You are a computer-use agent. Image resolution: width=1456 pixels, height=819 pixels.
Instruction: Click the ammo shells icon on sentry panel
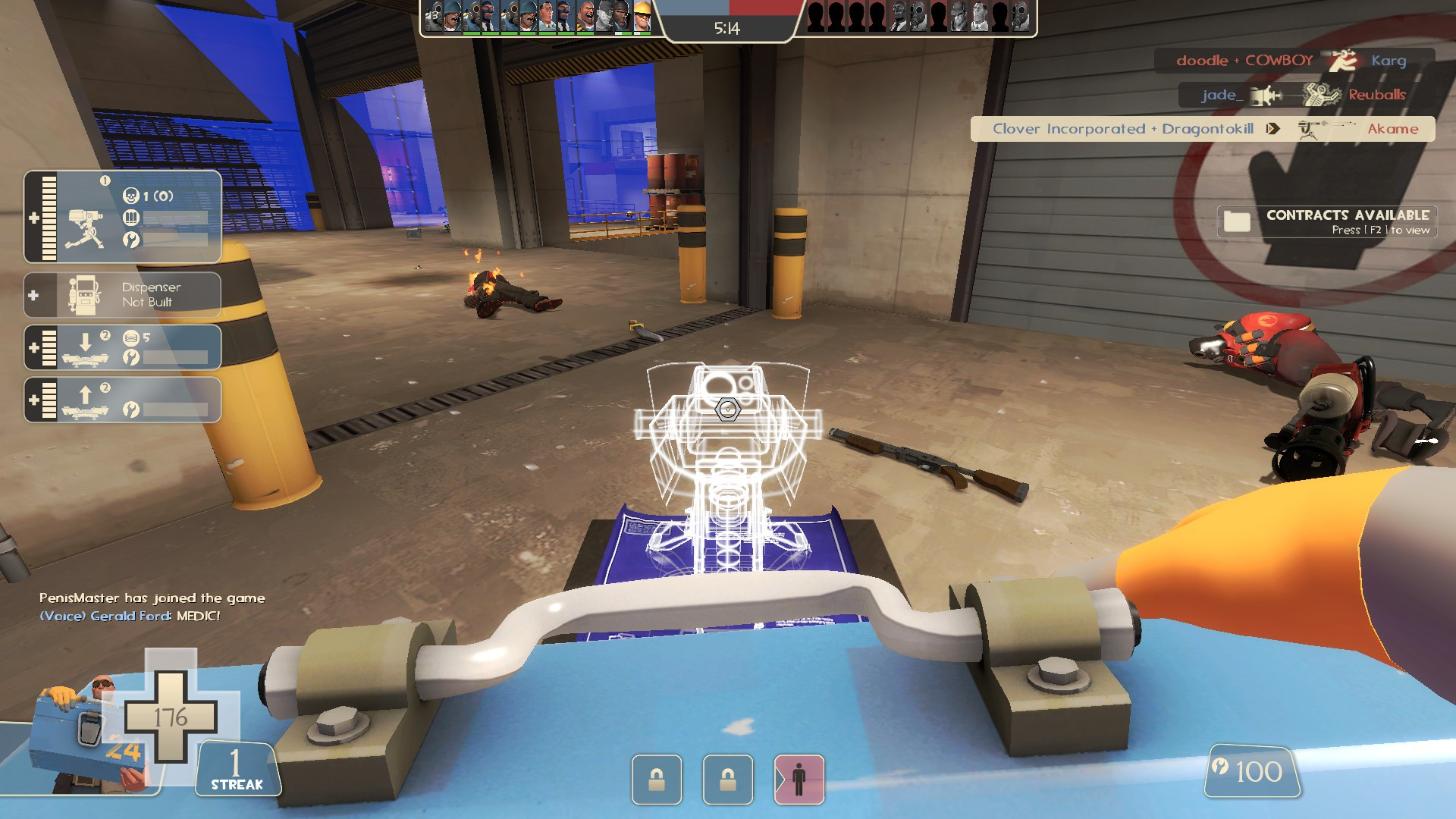click(x=130, y=217)
